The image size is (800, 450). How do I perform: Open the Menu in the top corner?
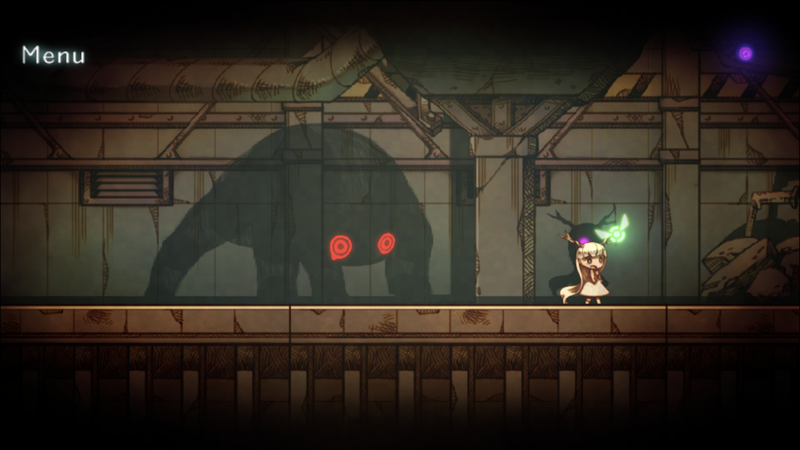(53, 55)
